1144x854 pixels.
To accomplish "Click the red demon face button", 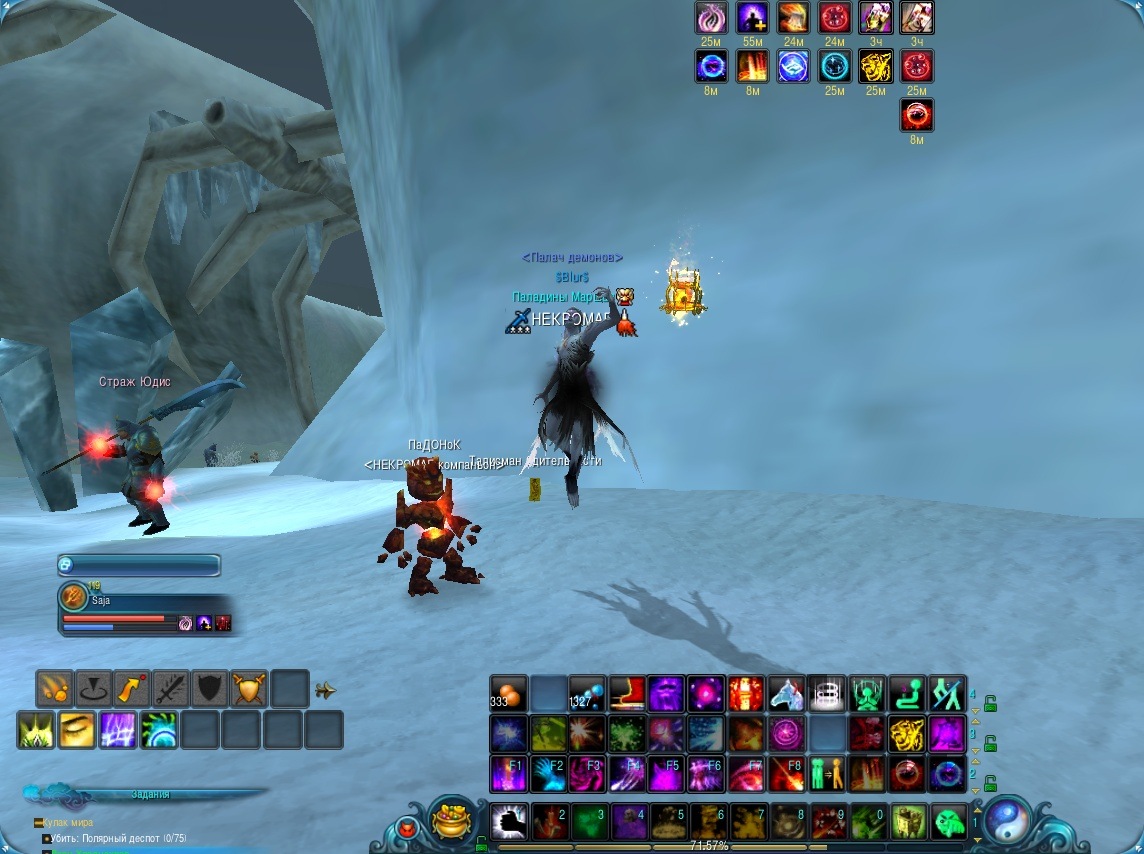I will click(x=407, y=828).
